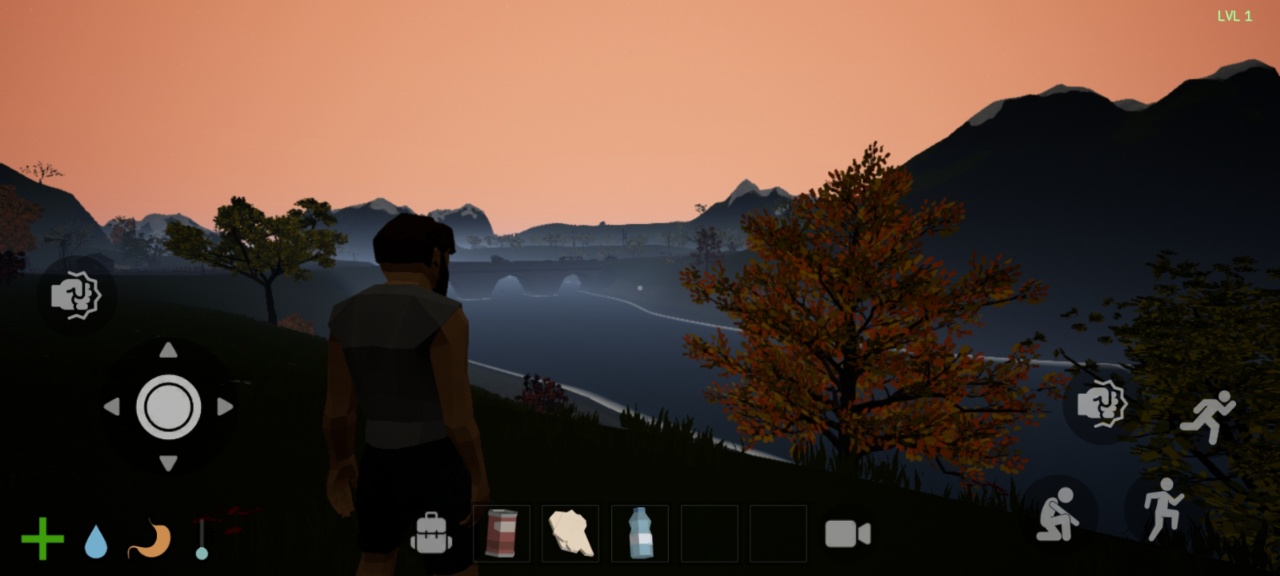Tap the joystick's up arrow
The width and height of the screenshot is (1280, 576).
[168, 350]
